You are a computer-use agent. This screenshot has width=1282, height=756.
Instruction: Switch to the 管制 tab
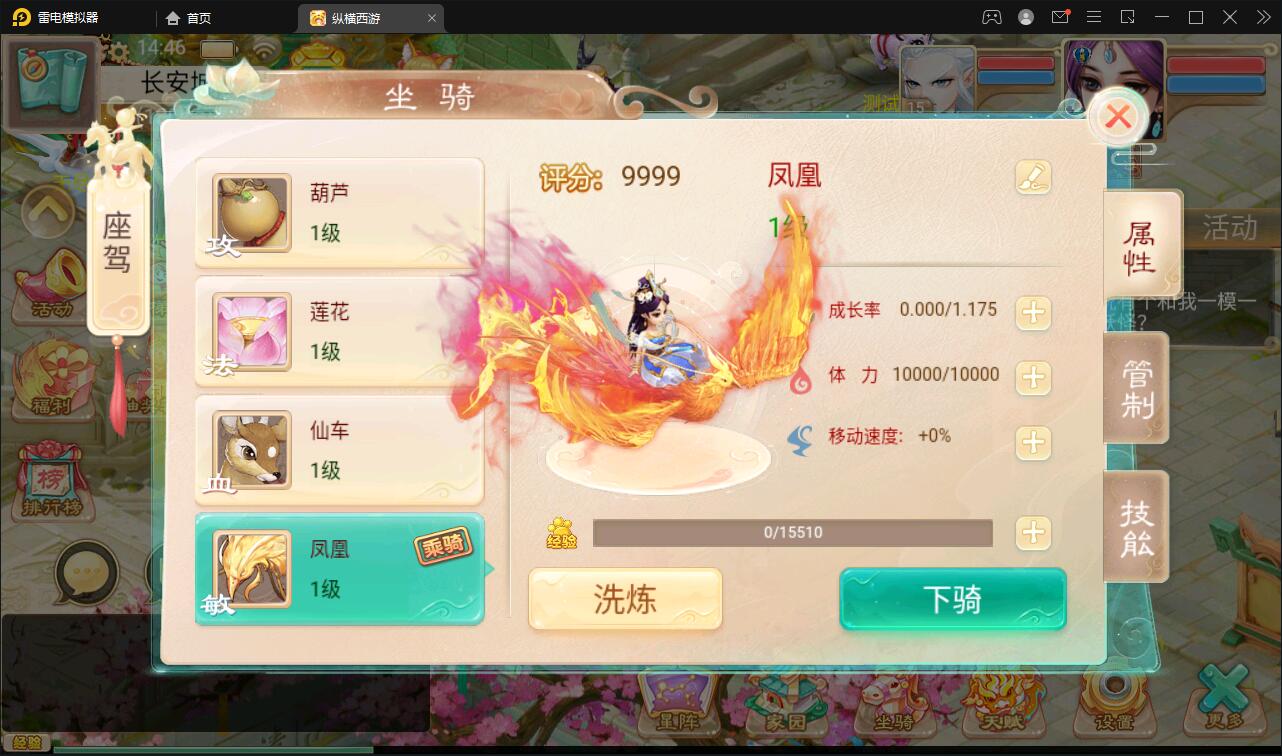[x=1137, y=388]
